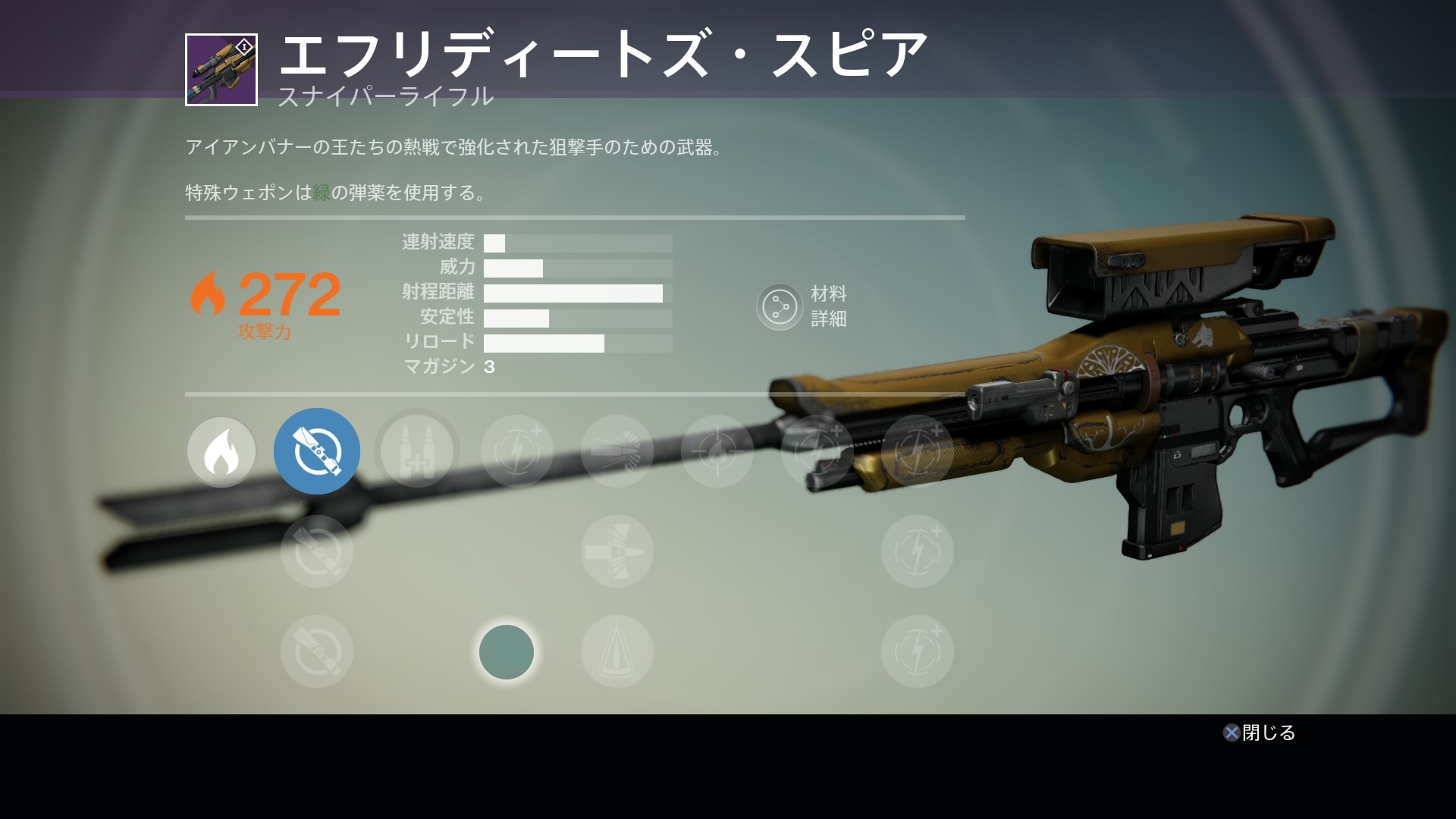Click the sniper rifle item thumbnail
Screen dimensions: 1456x819
coord(221,70)
